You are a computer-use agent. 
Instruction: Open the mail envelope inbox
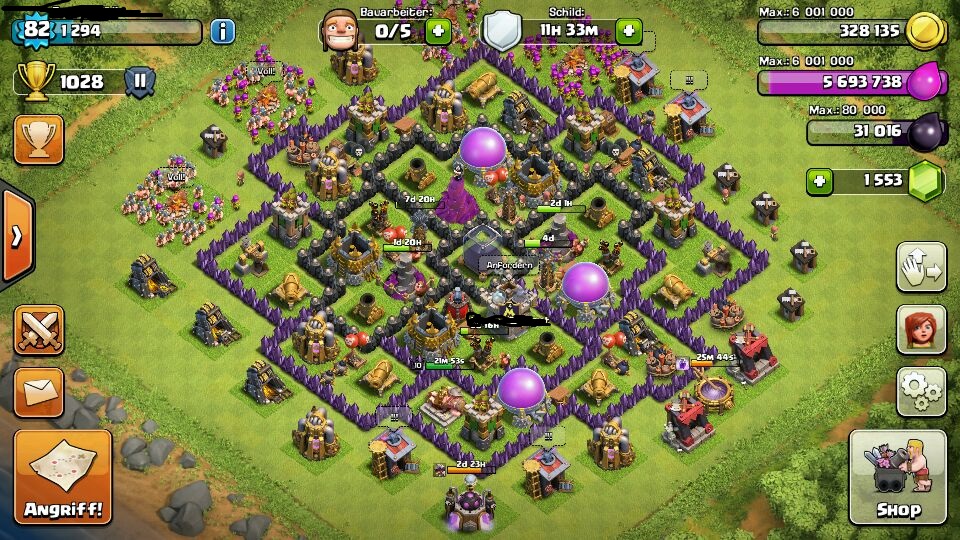click(x=39, y=391)
